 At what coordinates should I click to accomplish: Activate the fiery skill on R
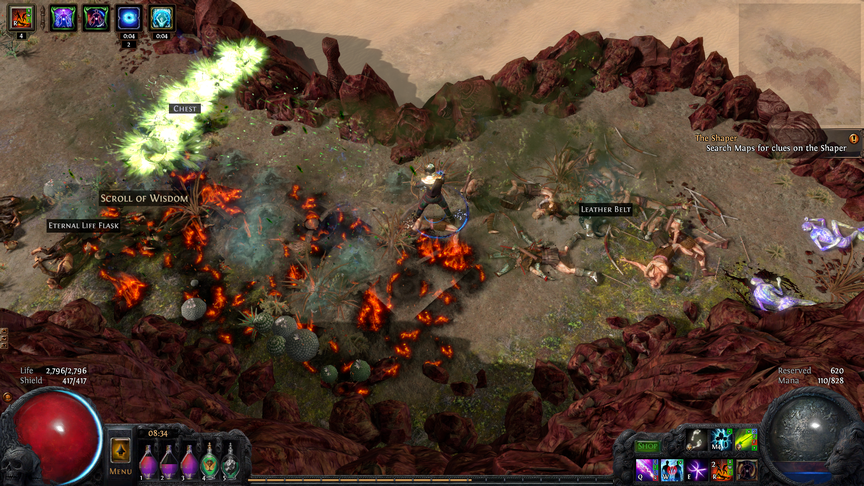coord(721,469)
